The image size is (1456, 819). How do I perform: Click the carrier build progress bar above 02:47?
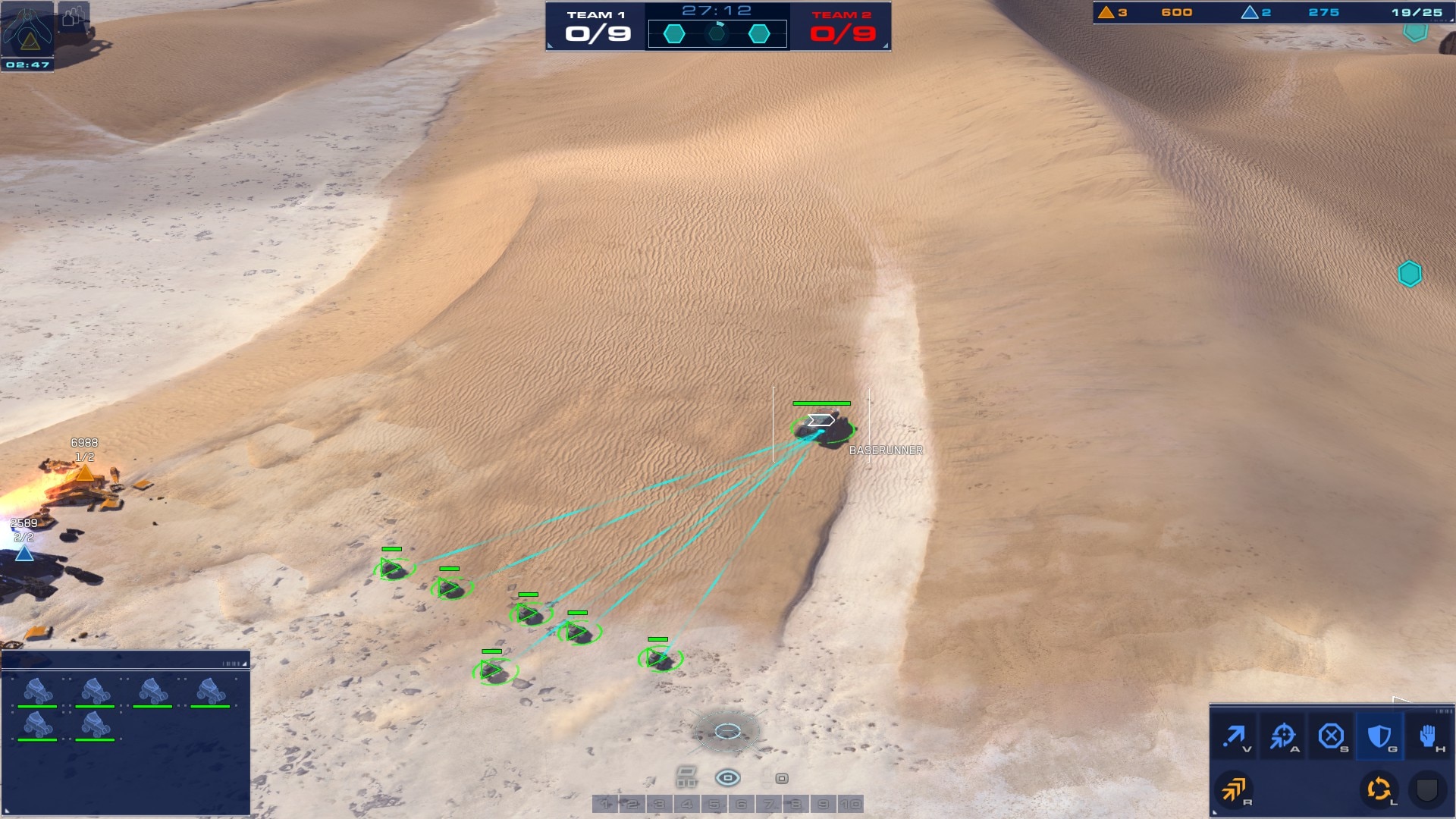pos(27,58)
